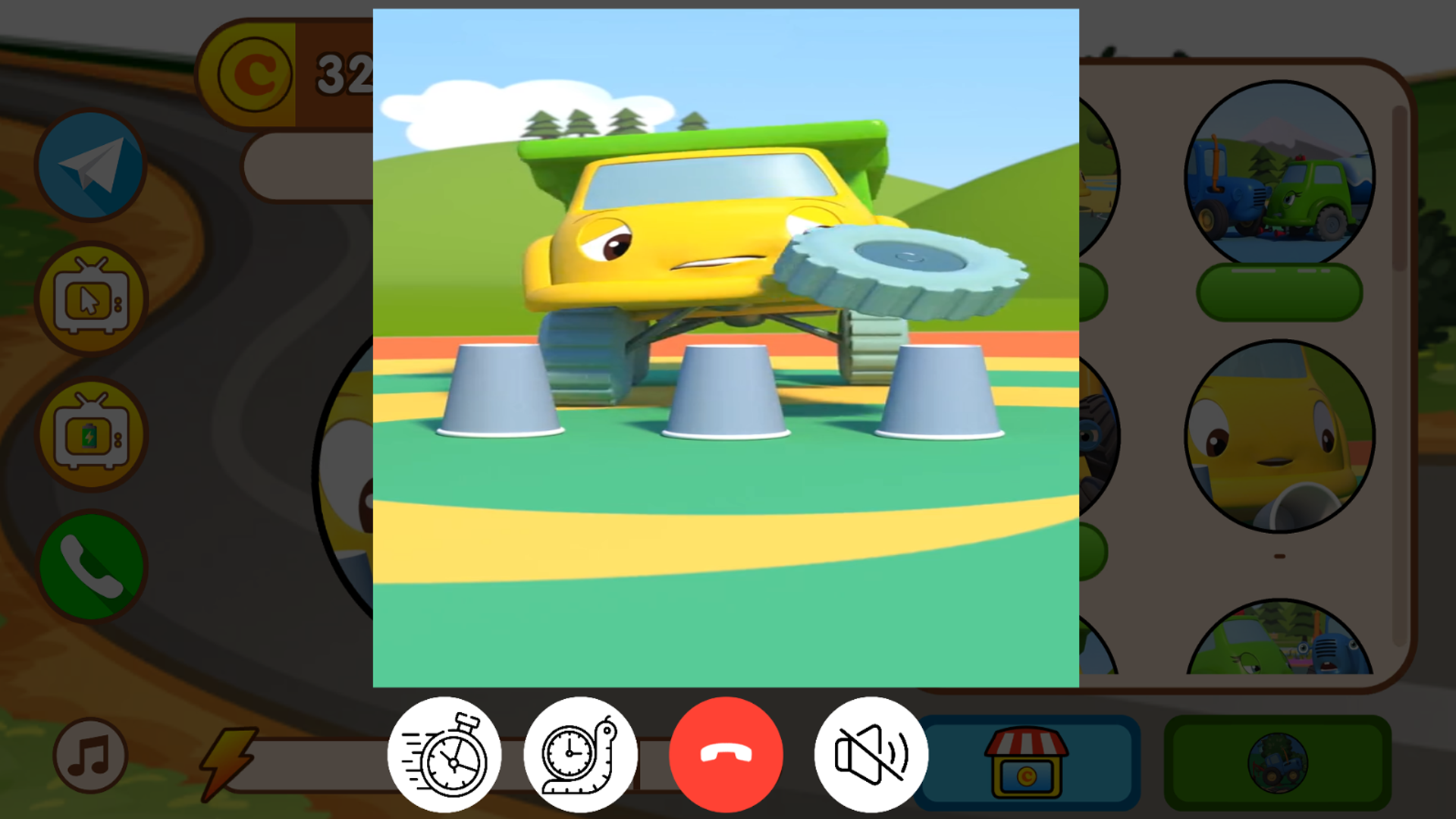The image size is (1456, 819).
Task: Select the paper plane messenger icon
Action: tap(90, 165)
